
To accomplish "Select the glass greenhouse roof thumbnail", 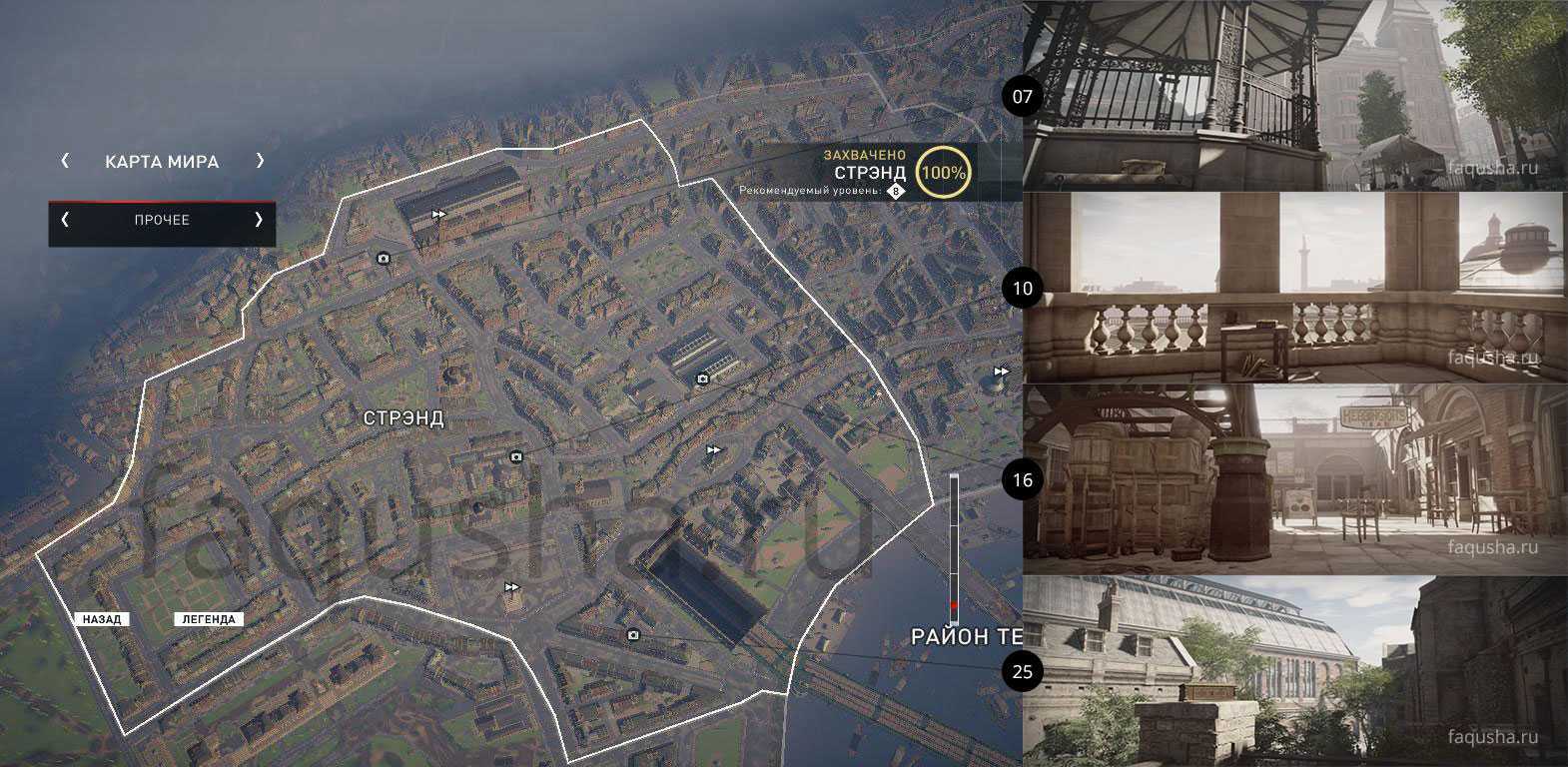I will tap(1294, 671).
